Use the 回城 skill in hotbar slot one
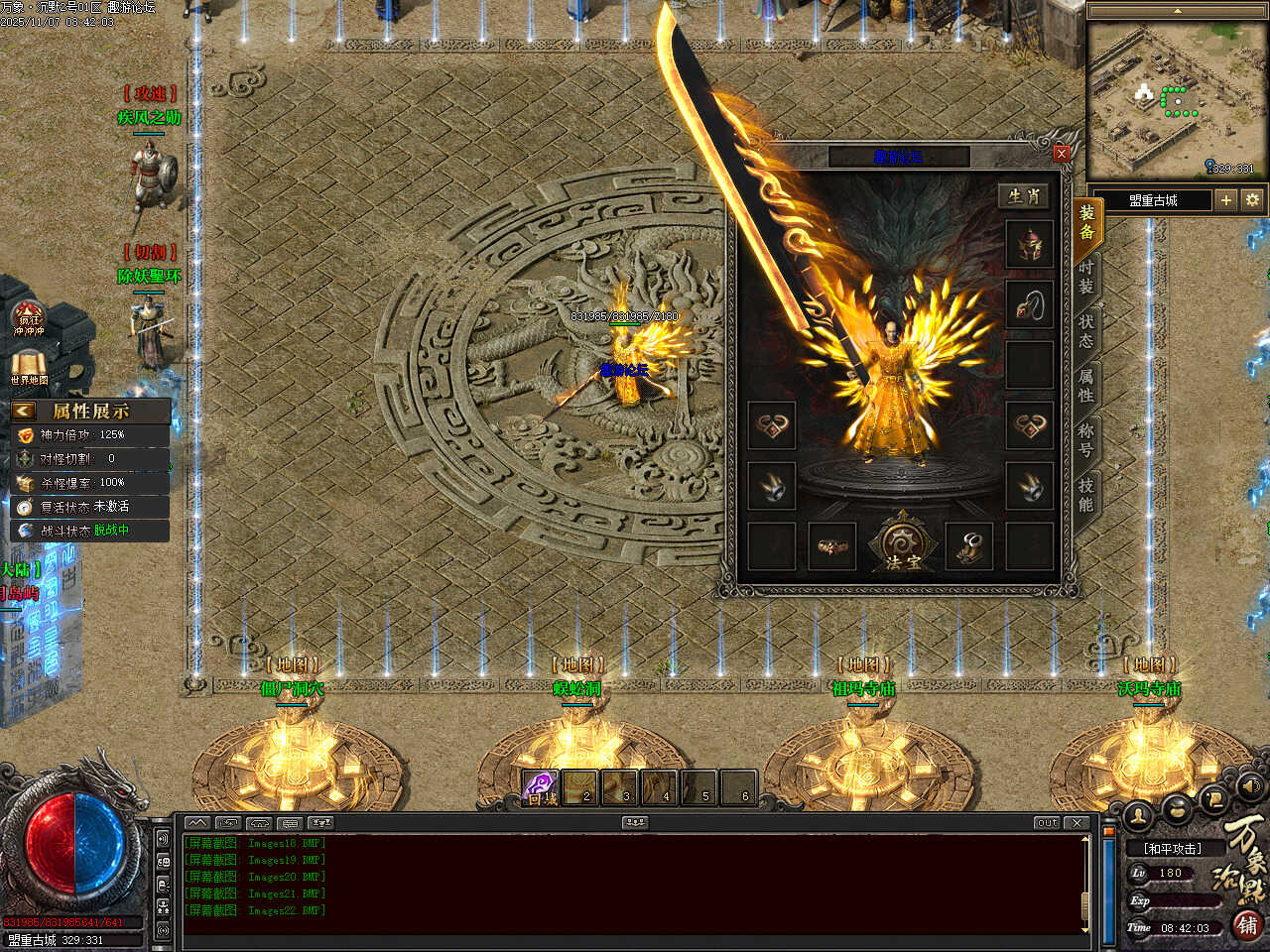Viewport: 1270px width, 952px height. 541,786
